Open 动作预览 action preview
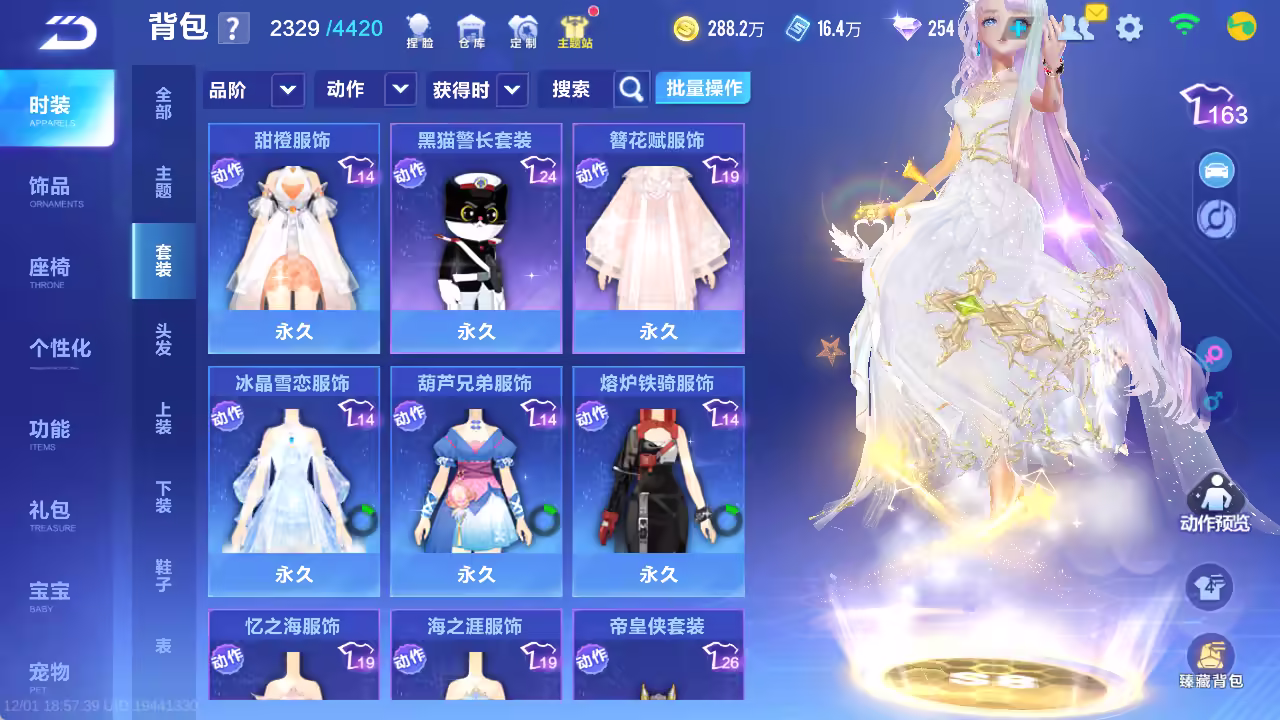This screenshot has width=1280, height=720. coord(1214,503)
